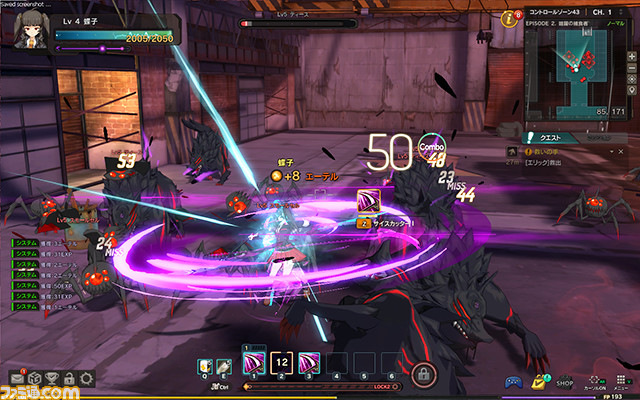Activate the scythe skill in slot 3
This screenshot has width=640, height=400.
pos(310,362)
